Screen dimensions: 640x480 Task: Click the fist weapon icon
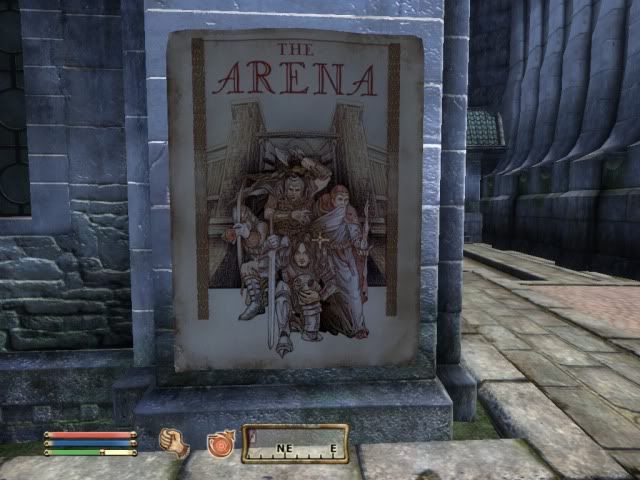click(175, 442)
